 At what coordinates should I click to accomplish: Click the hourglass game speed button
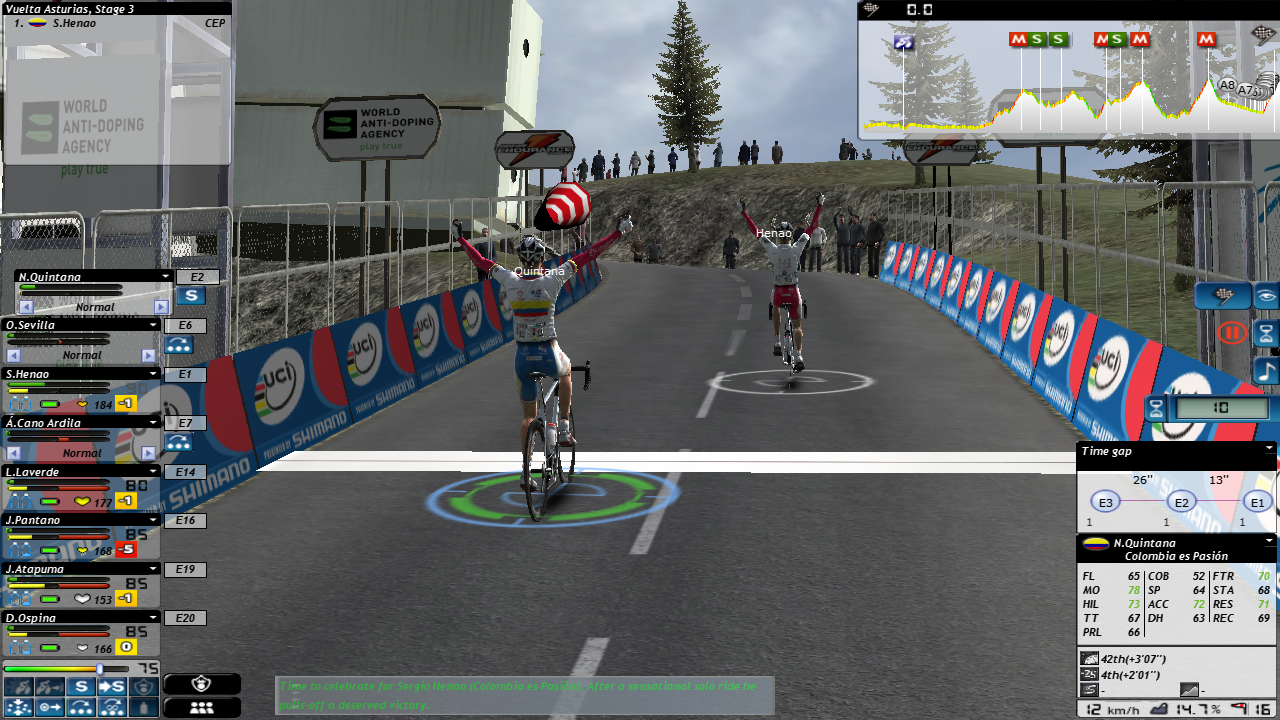coord(1267,333)
